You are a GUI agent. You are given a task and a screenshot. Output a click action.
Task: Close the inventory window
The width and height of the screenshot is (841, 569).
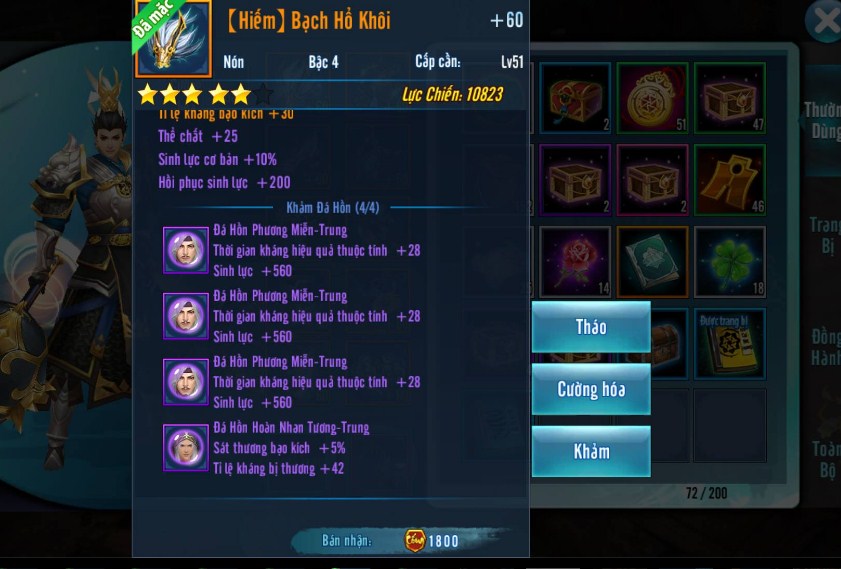point(824,20)
